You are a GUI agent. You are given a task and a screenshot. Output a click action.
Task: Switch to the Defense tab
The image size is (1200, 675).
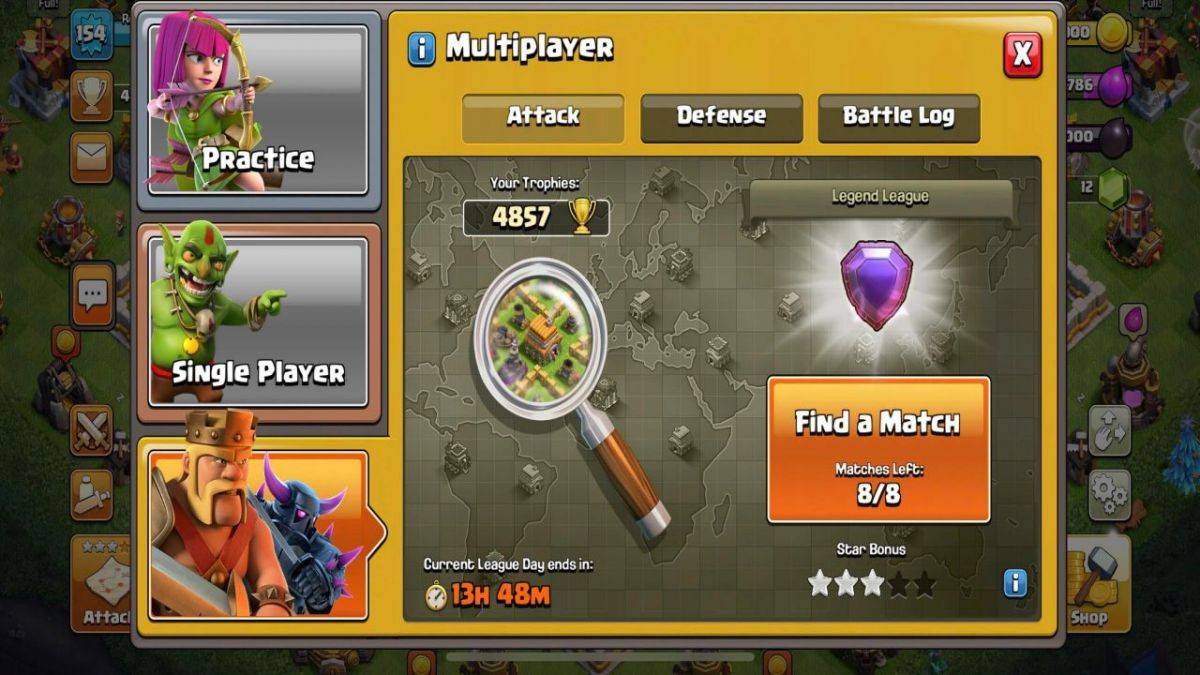[x=721, y=117]
